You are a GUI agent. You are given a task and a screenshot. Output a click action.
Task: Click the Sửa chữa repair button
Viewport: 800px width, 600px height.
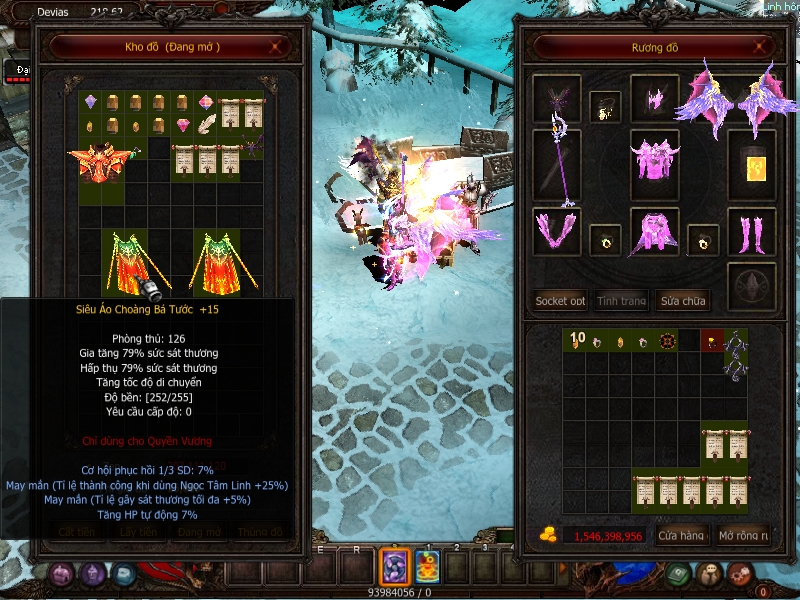(x=681, y=300)
